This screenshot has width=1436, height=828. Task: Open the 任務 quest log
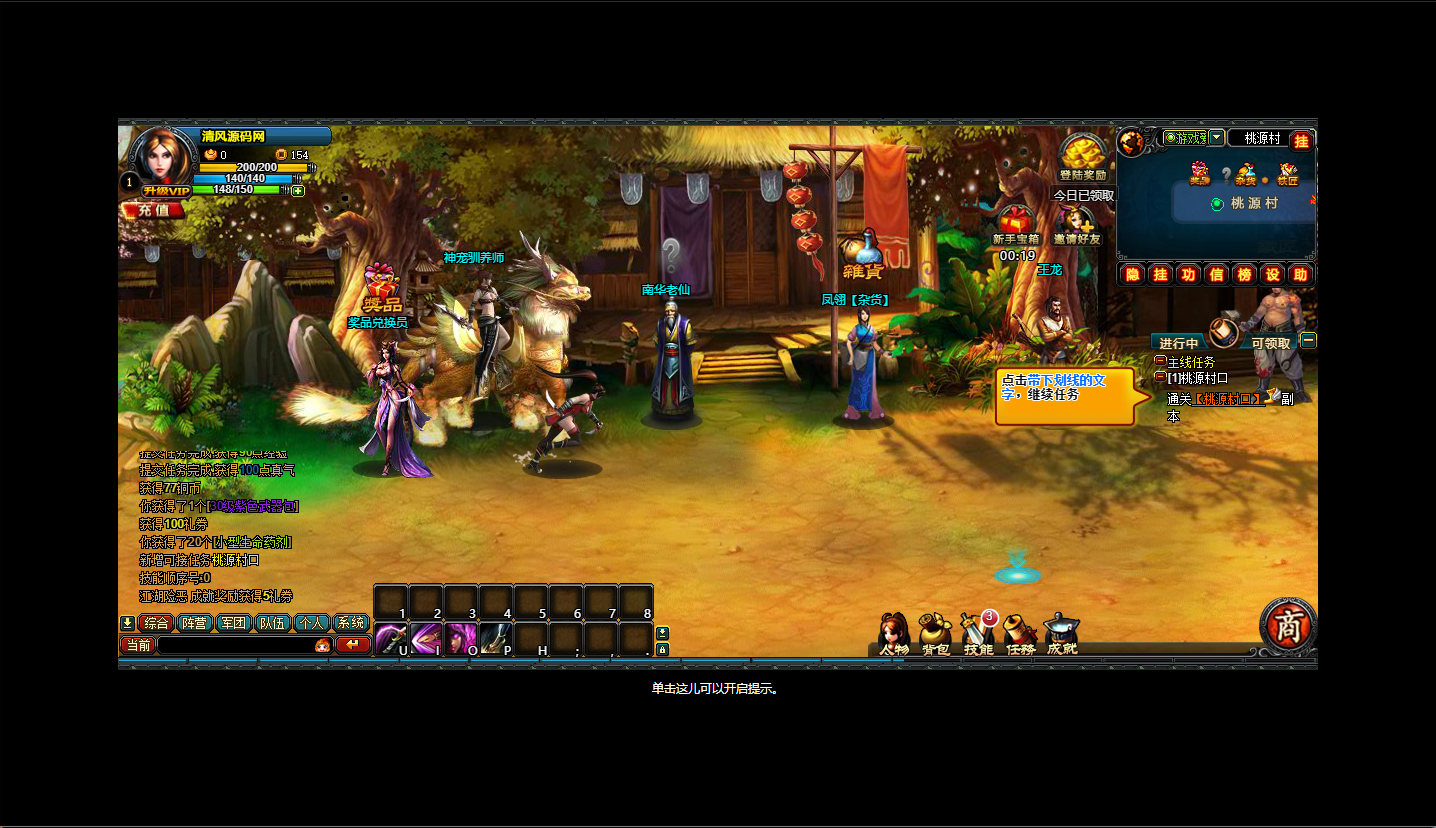[x=1020, y=634]
